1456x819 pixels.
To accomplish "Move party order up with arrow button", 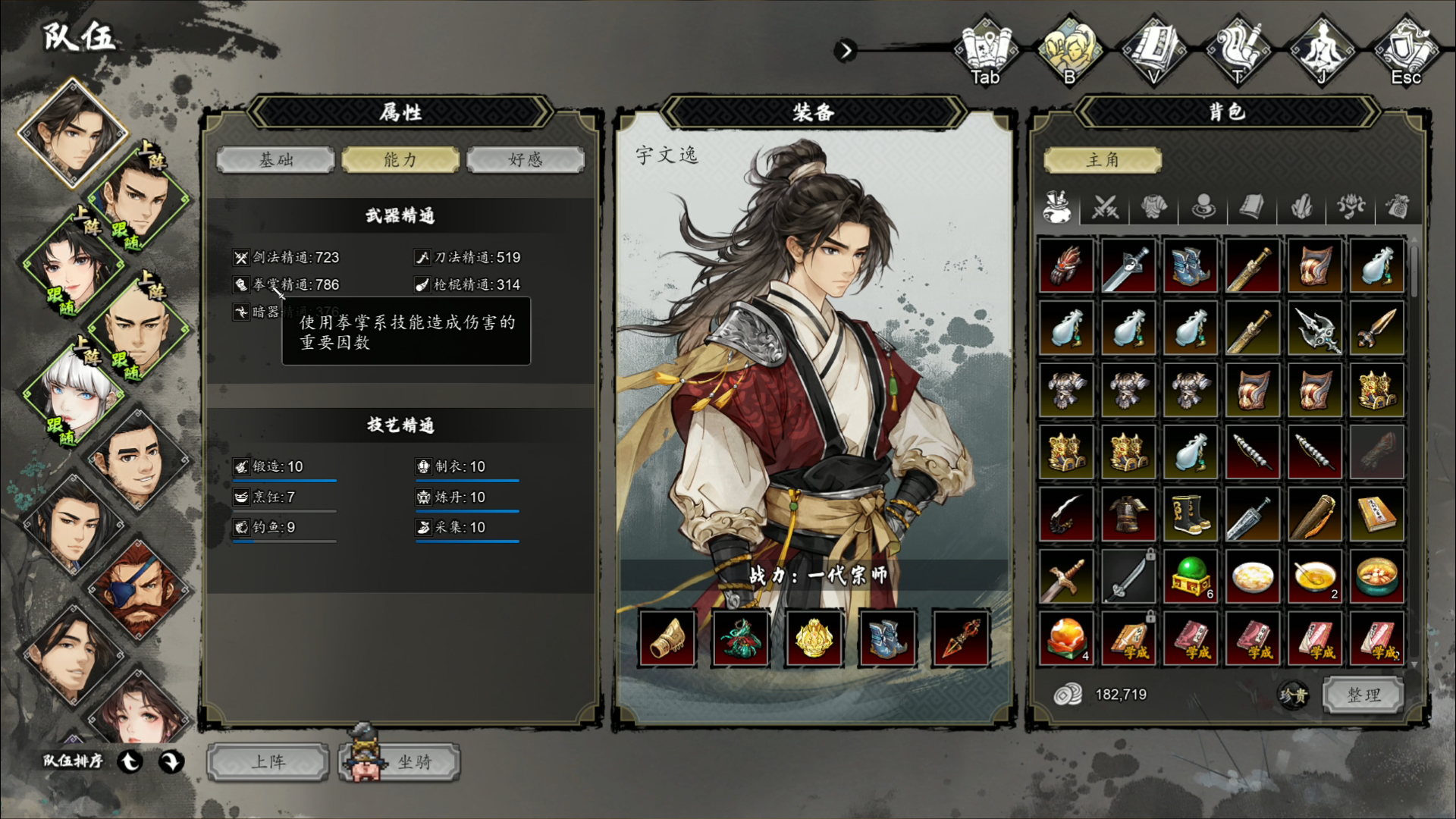I will pos(130,761).
